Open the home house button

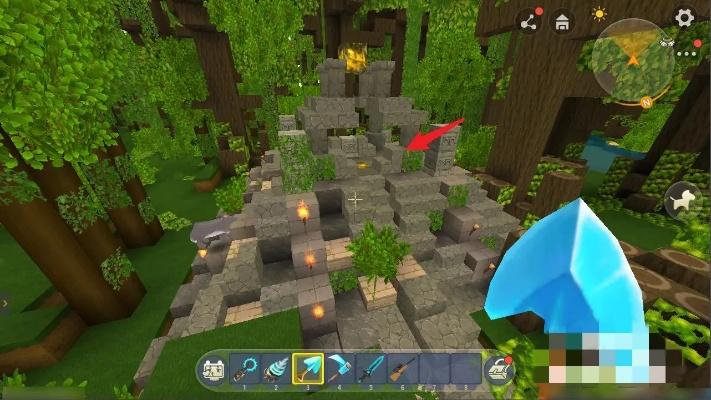click(562, 20)
